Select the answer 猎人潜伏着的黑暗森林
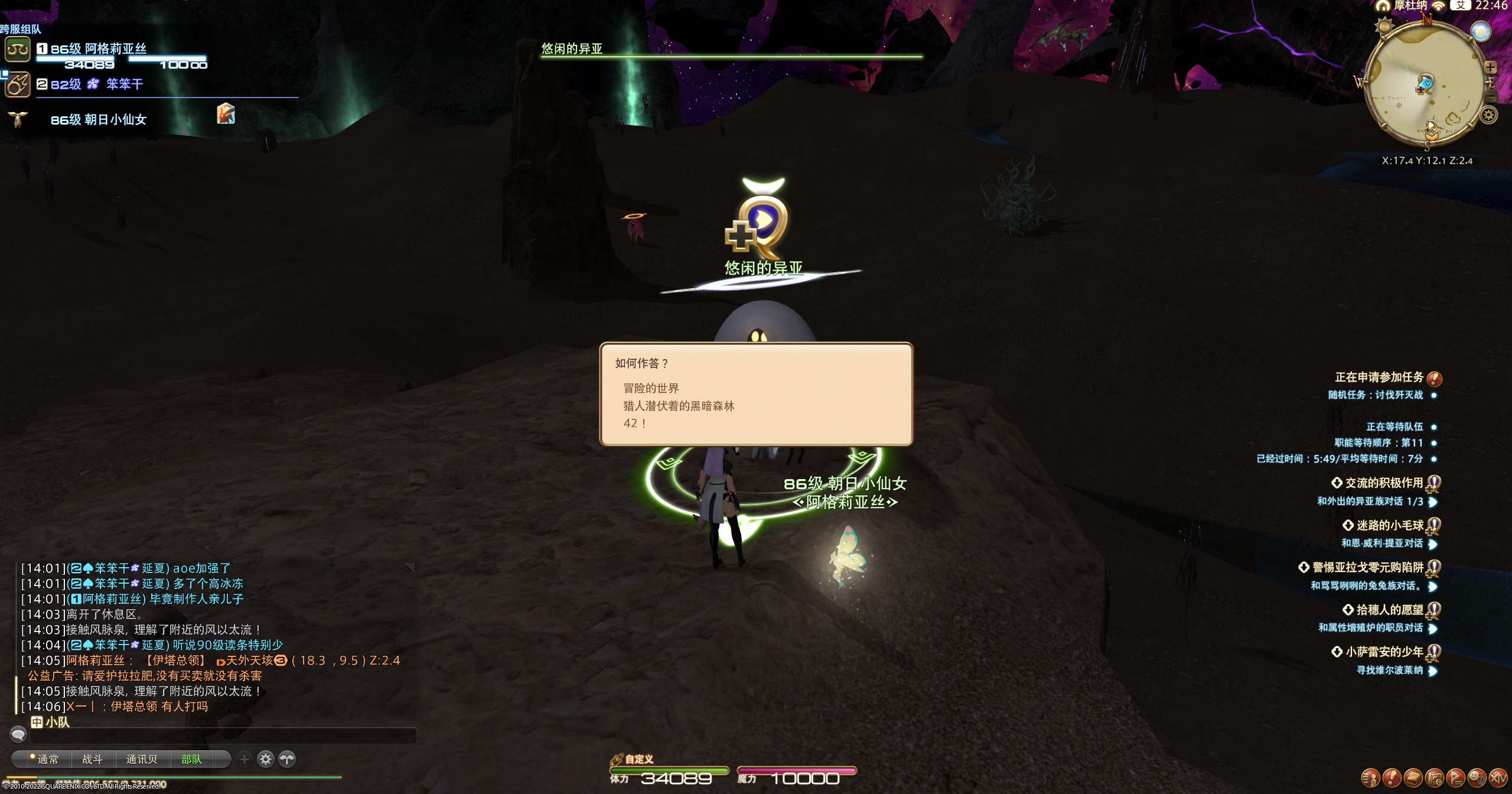The height and width of the screenshot is (794, 1512). 679,406
